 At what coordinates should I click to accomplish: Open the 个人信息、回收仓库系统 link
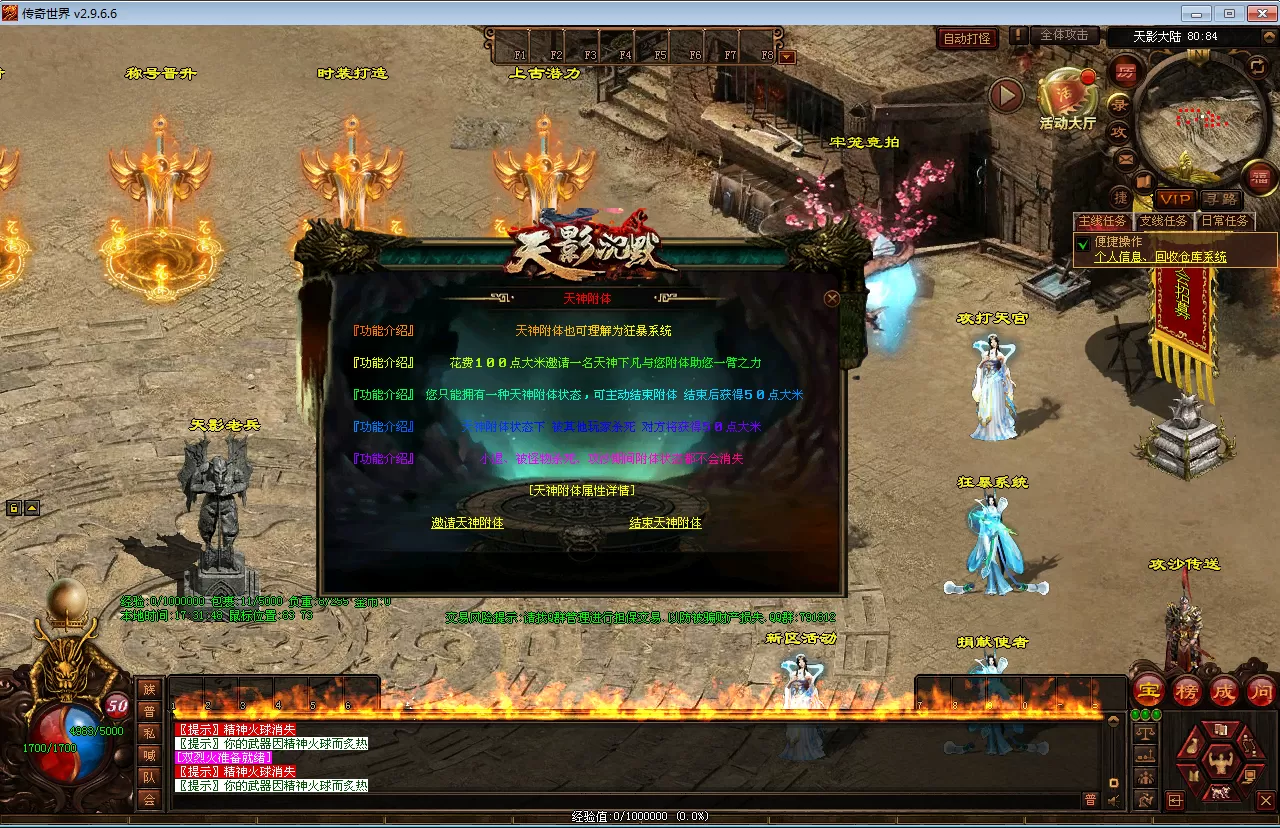point(1160,257)
